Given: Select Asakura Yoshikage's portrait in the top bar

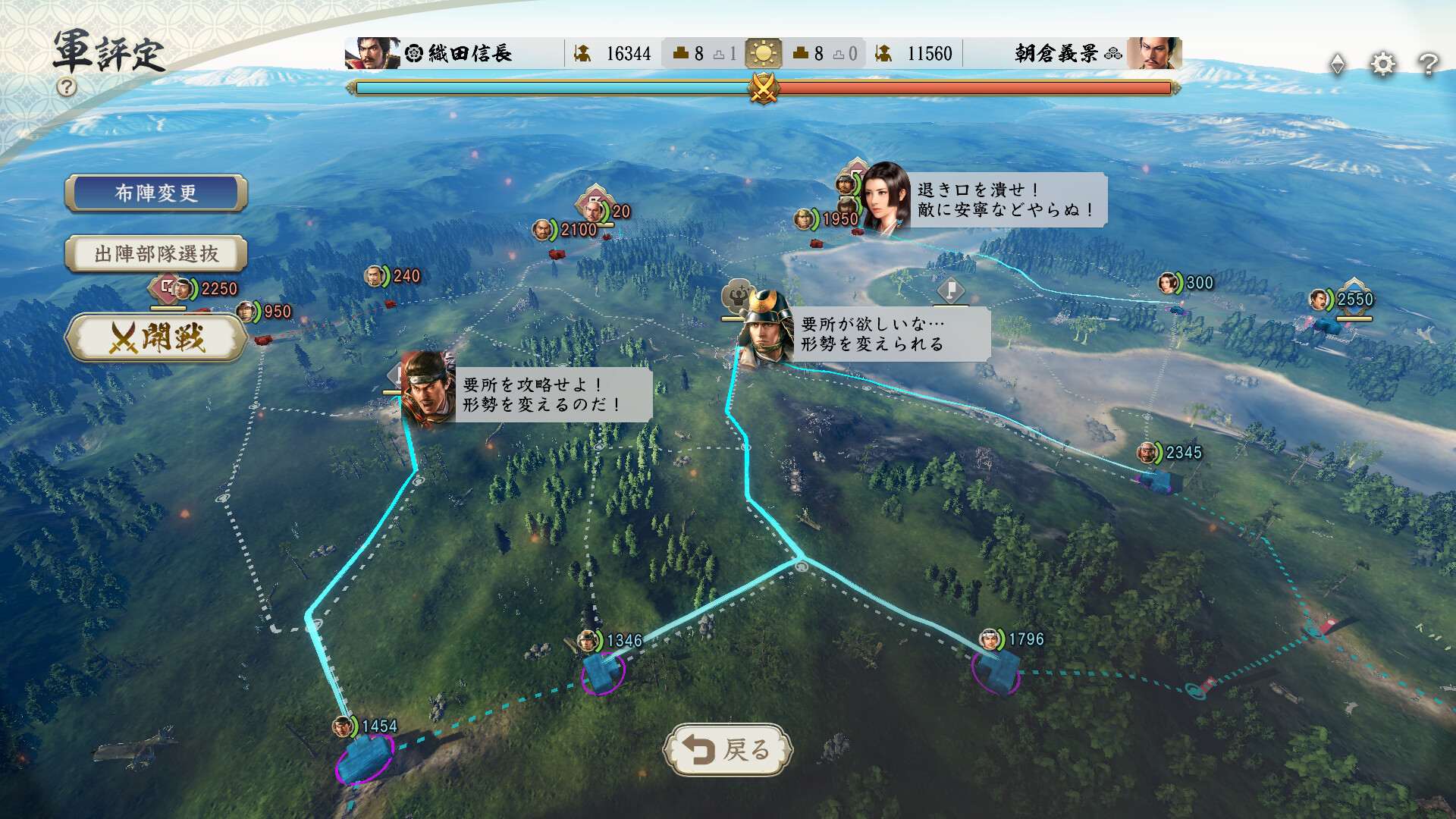Looking at the screenshot, I should (1153, 53).
